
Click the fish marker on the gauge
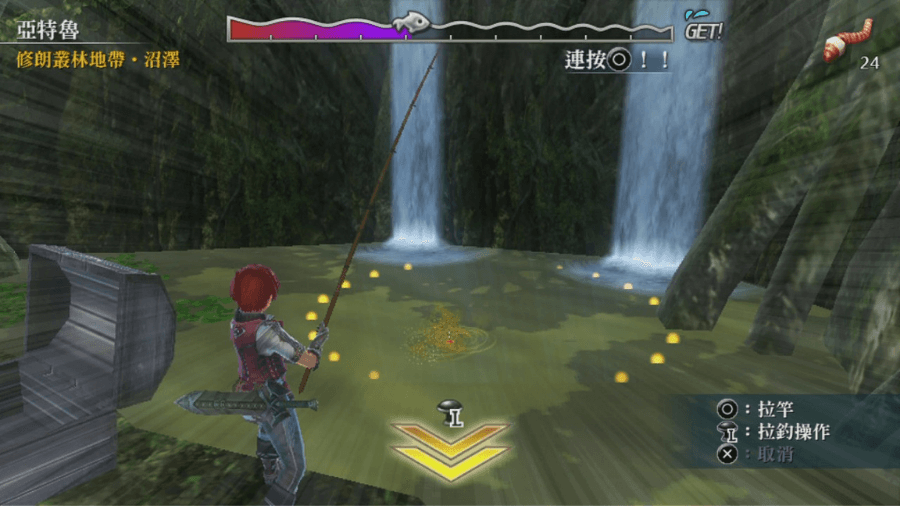pos(411,22)
